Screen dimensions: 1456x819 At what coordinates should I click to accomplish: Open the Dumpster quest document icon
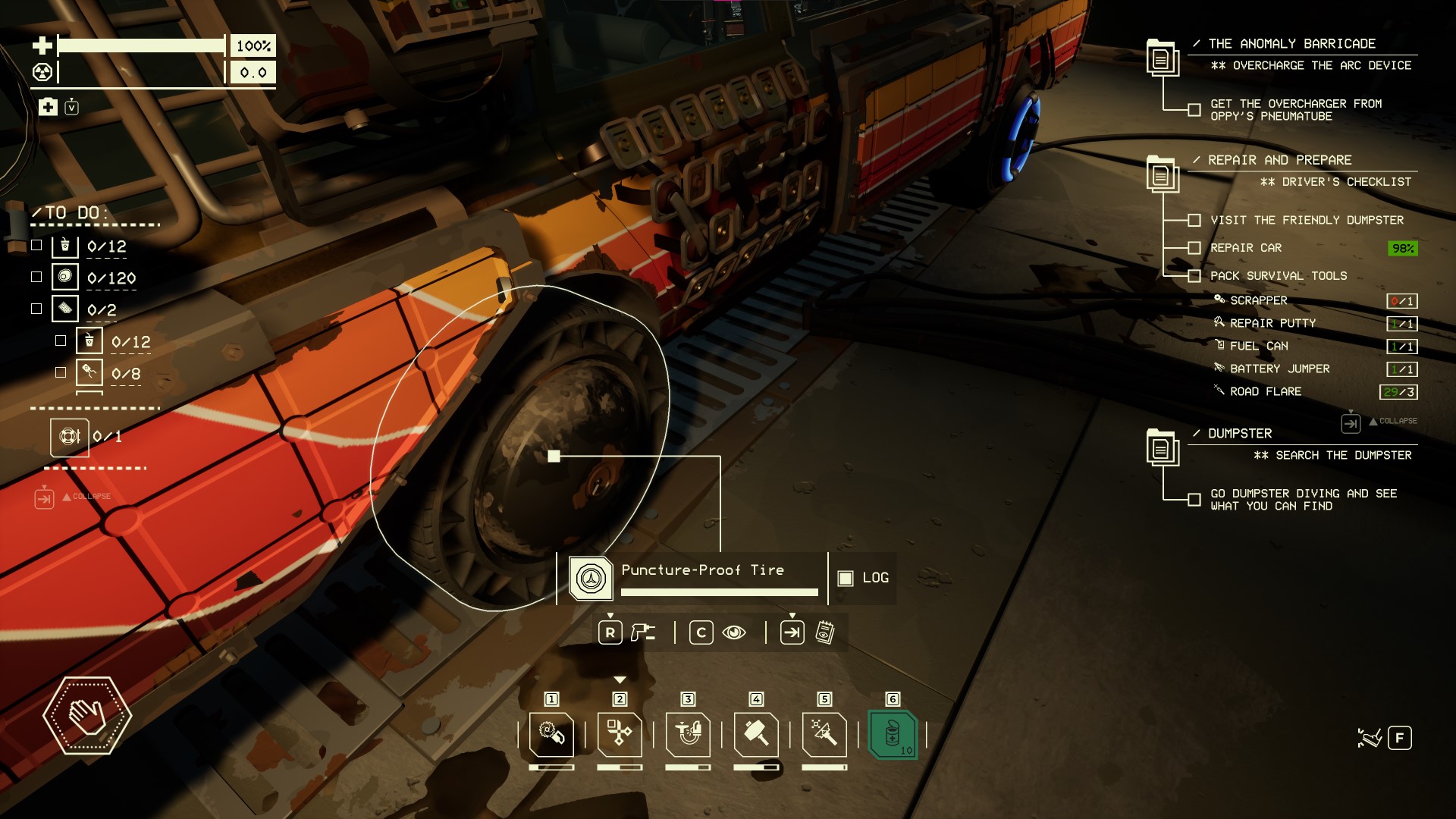click(x=1161, y=448)
